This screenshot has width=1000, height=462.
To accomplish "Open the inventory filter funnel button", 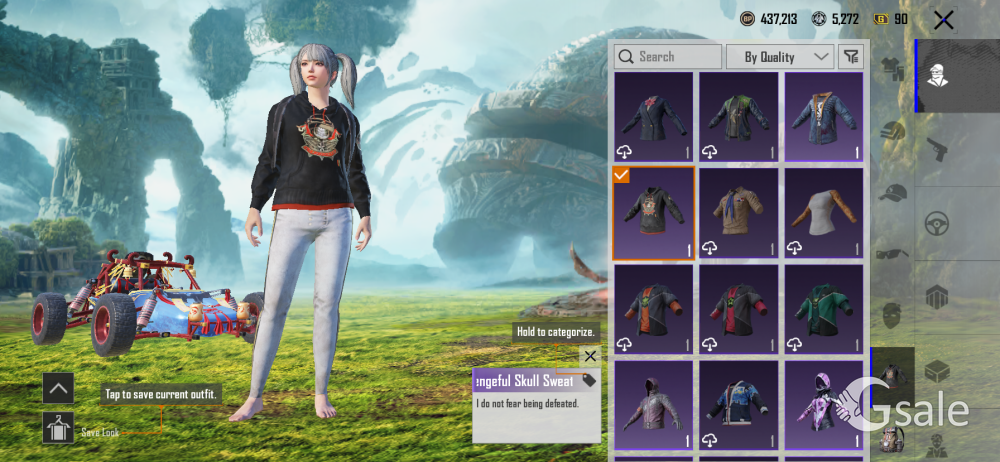I will (x=850, y=57).
